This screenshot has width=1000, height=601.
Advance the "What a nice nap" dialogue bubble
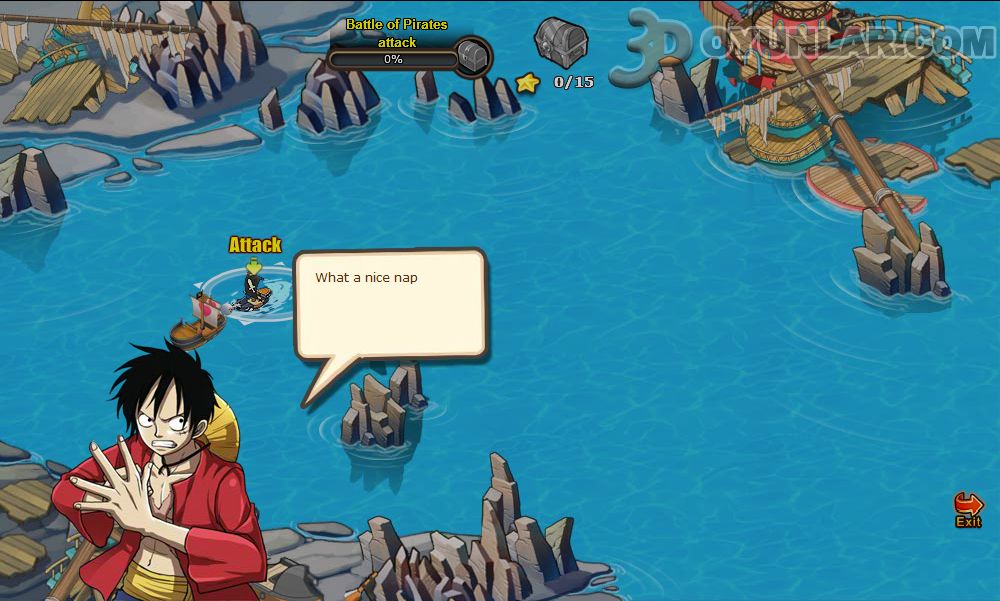(x=390, y=305)
